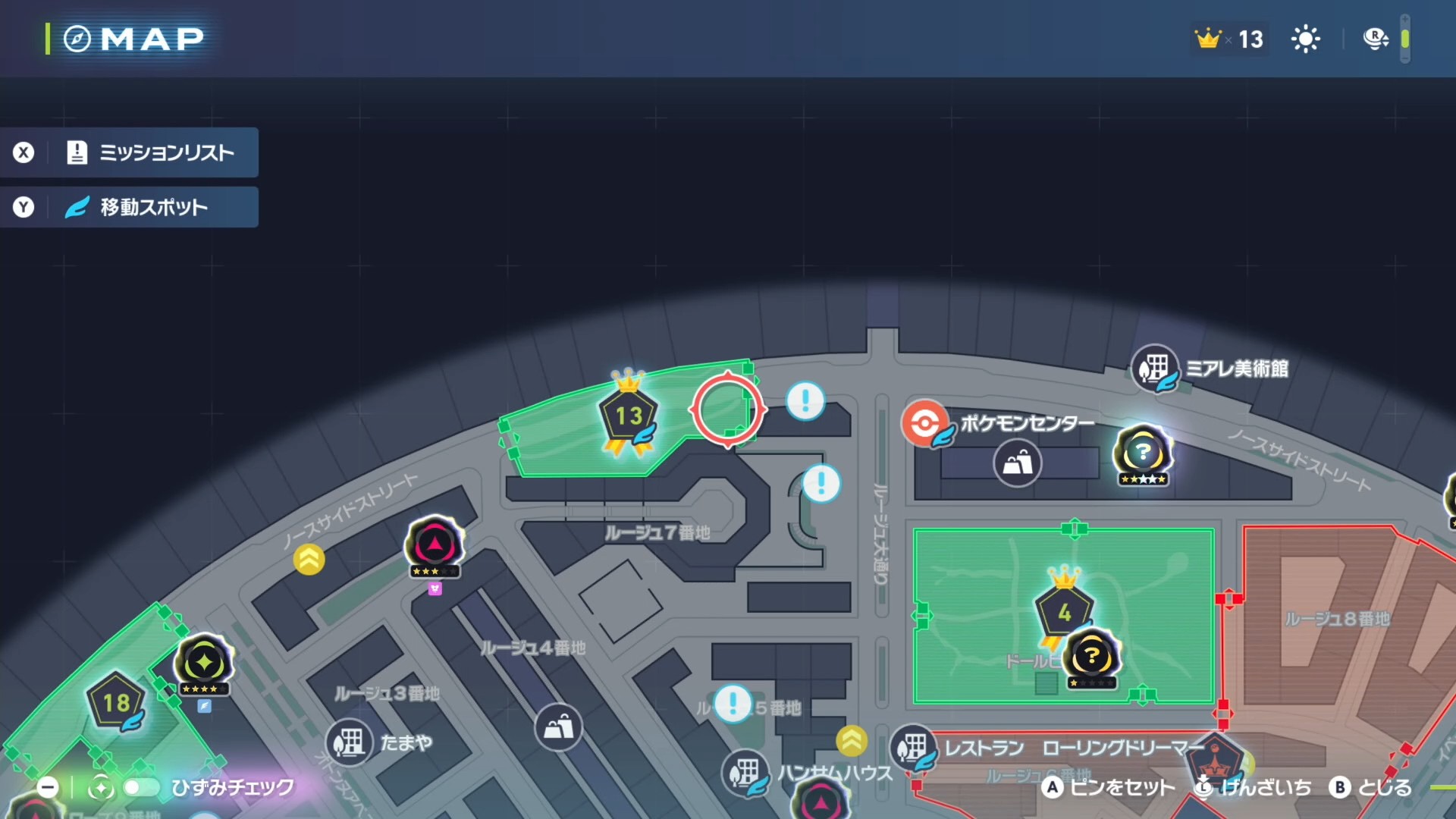Click the shopping bag marker near ルージュ4番地
Image resolution: width=1456 pixels, height=819 pixels.
coord(558,727)
